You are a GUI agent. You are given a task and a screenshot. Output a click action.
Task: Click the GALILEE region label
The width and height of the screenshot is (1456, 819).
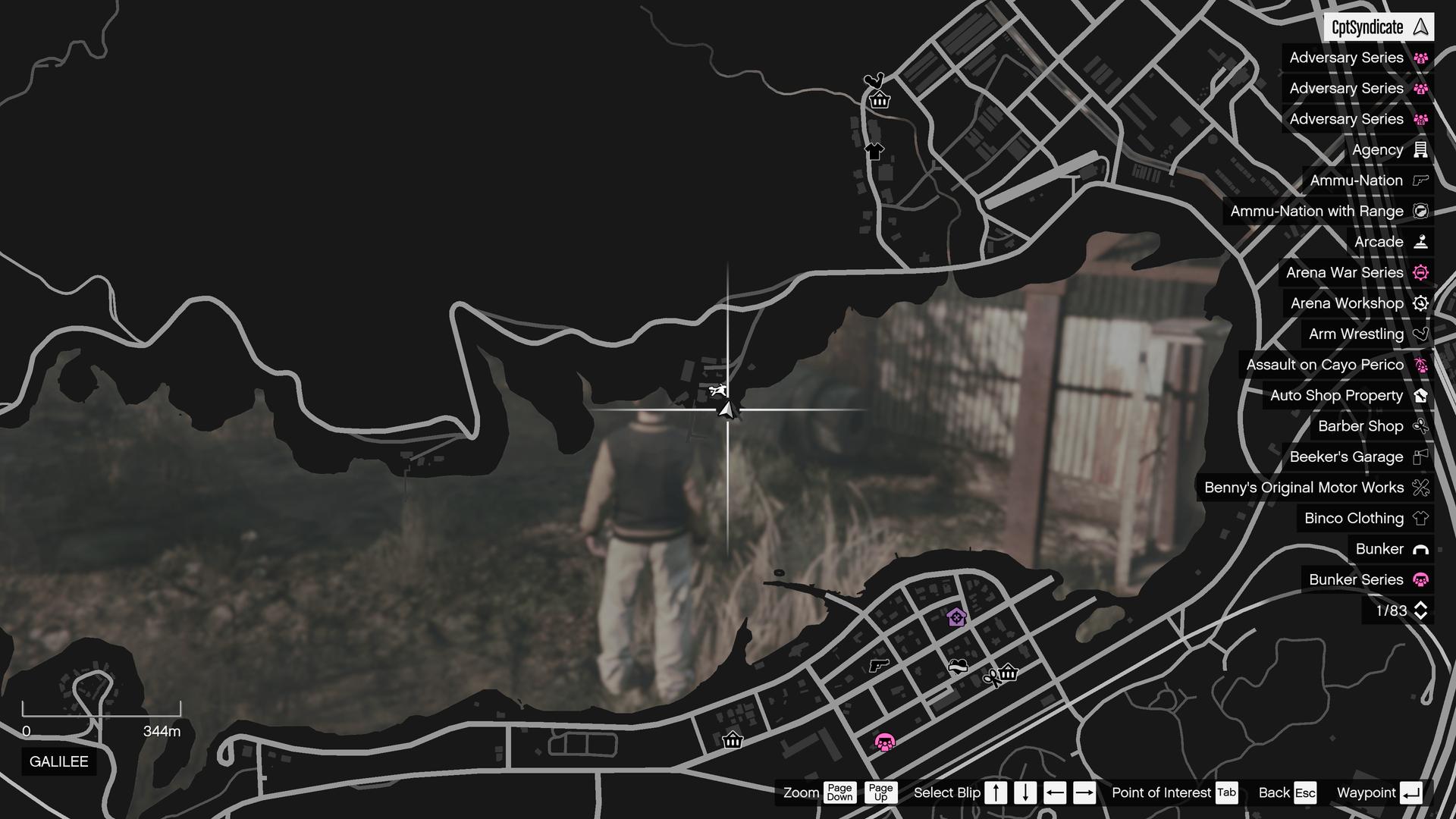point(58,762)
